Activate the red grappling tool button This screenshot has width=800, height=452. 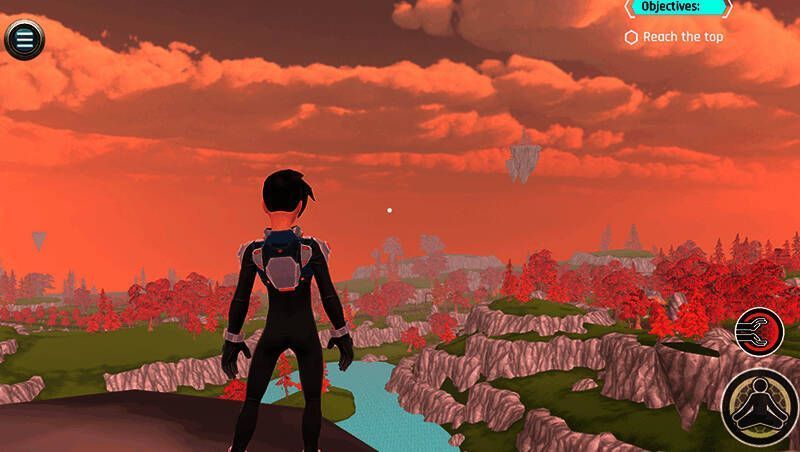759,331
